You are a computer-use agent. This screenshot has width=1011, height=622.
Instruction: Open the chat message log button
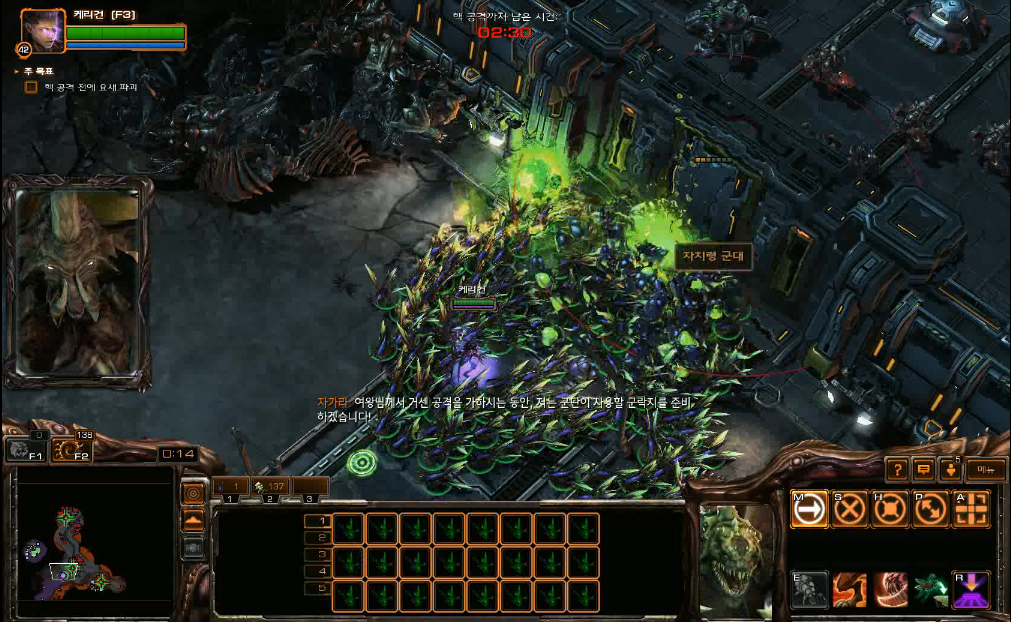point(923,469)
